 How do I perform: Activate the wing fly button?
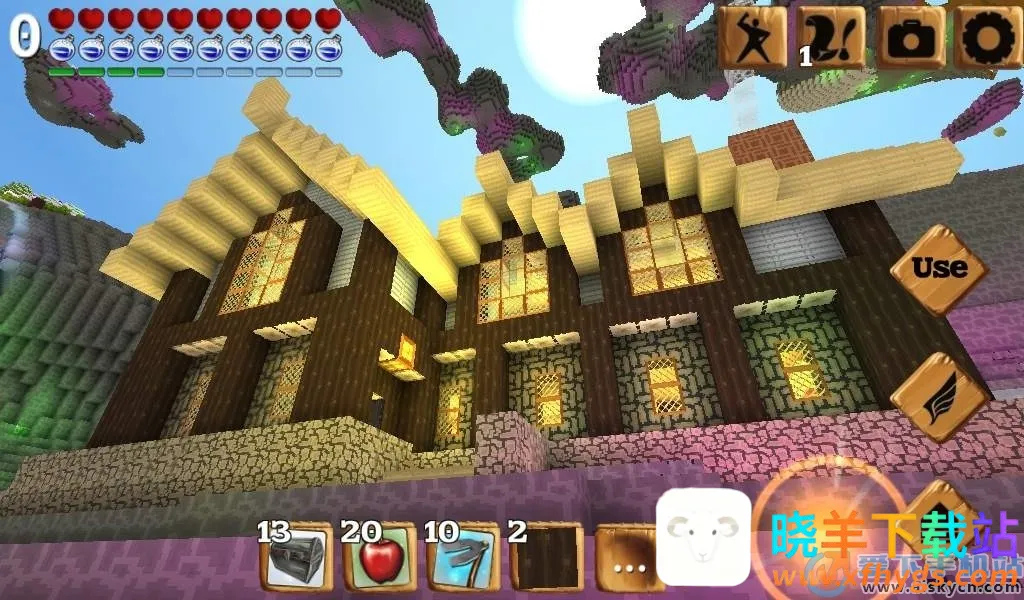[937, 397]
